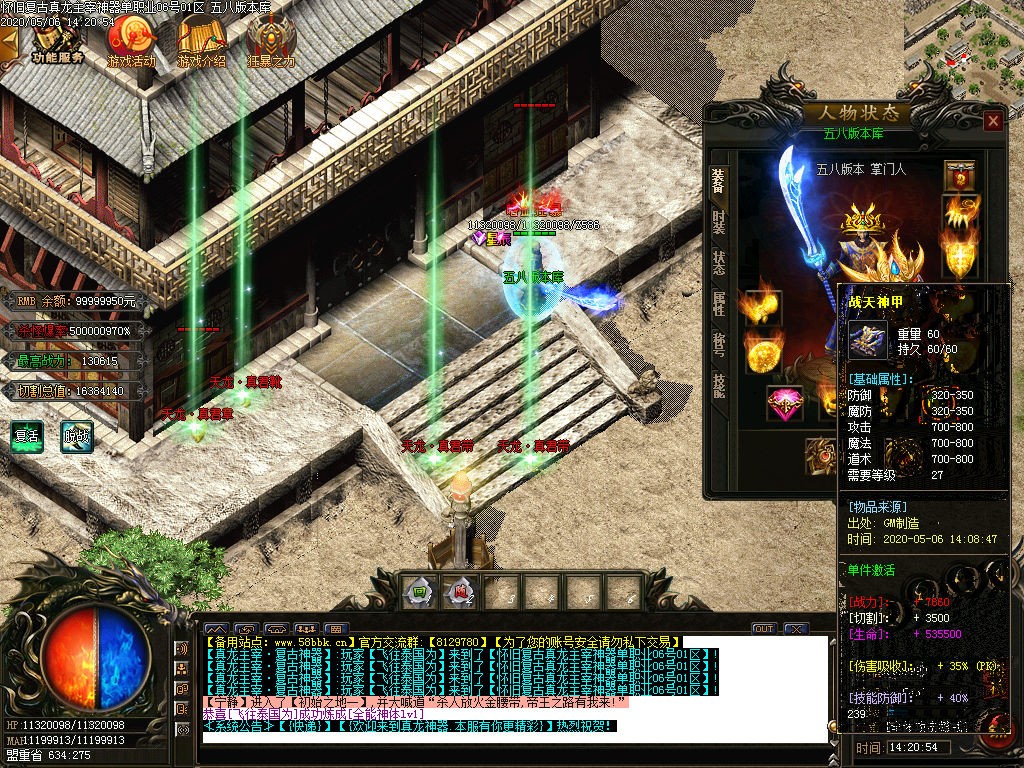1024x768 pixels.
Task: Click the OUT button above the chat
Action: coord(764,628)
